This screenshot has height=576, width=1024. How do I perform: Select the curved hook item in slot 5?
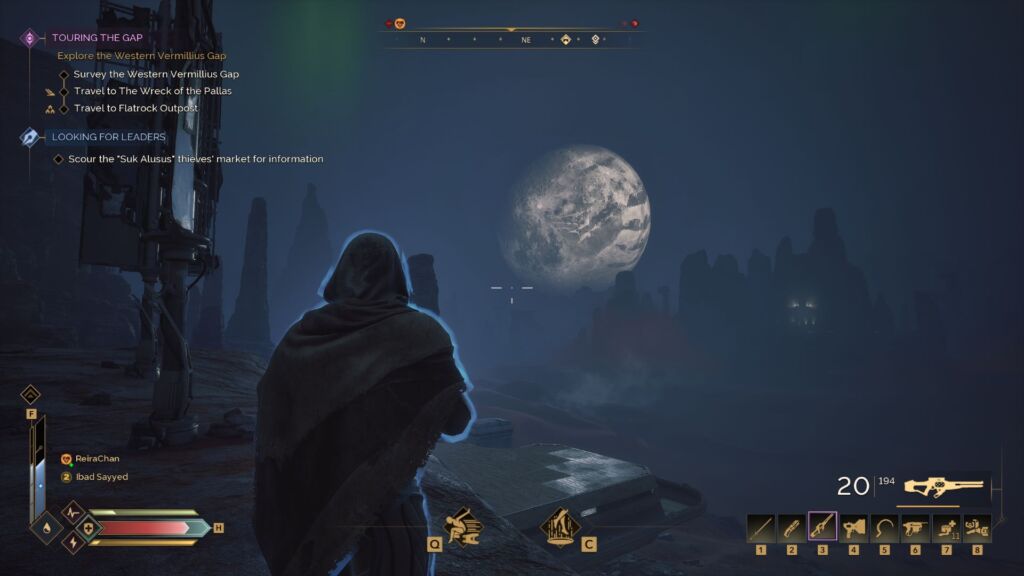click(885, 527)
